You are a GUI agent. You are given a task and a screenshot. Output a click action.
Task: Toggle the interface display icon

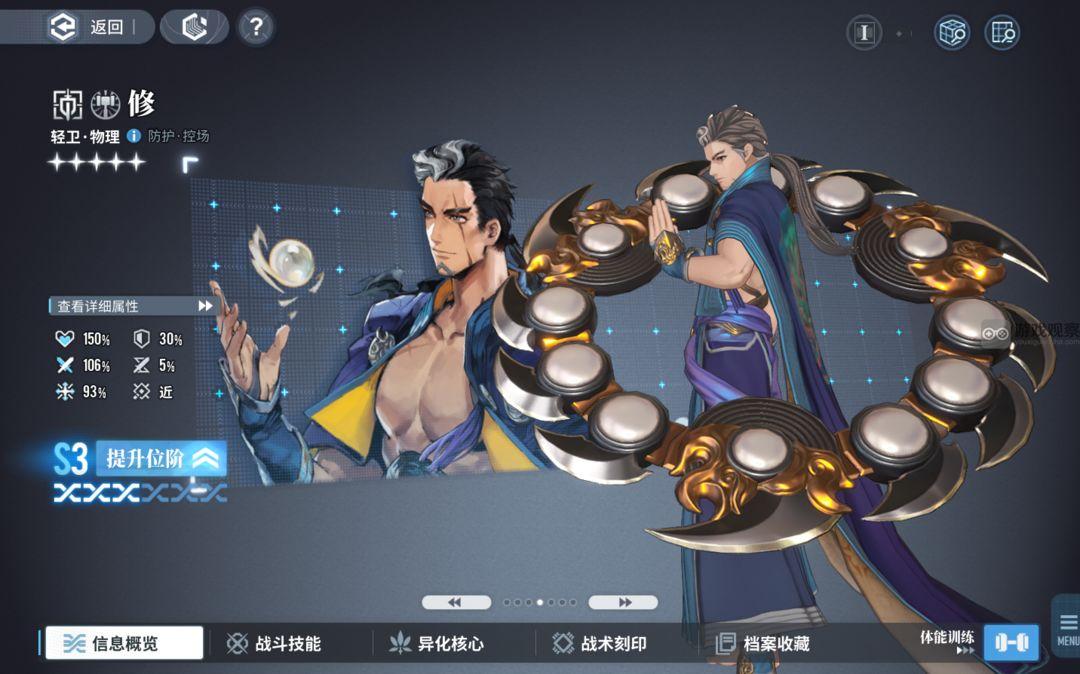click(864, 33)
